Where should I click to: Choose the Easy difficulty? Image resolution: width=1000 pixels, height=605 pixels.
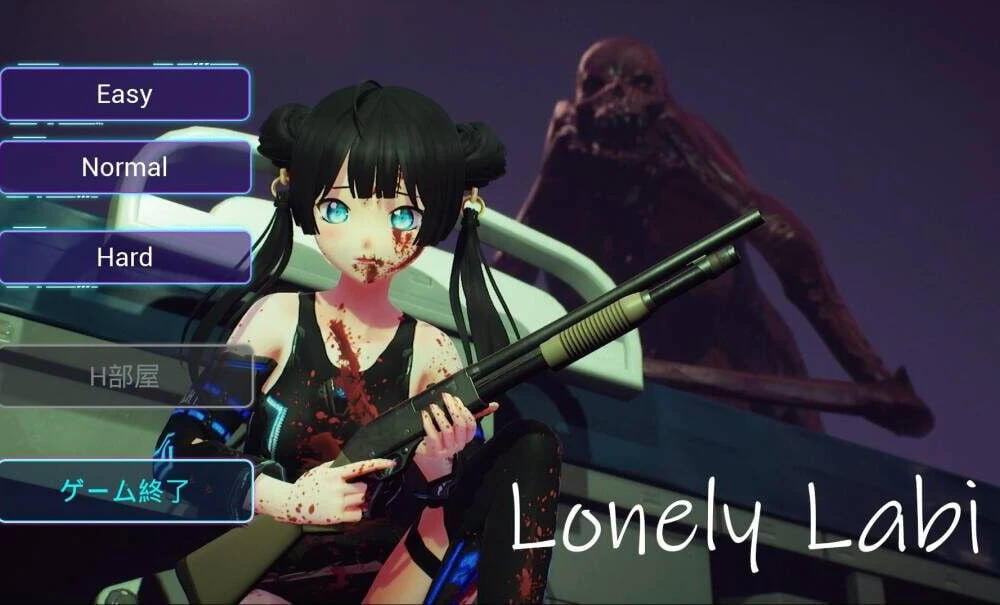pyautogui.click(x=124, y=95)
